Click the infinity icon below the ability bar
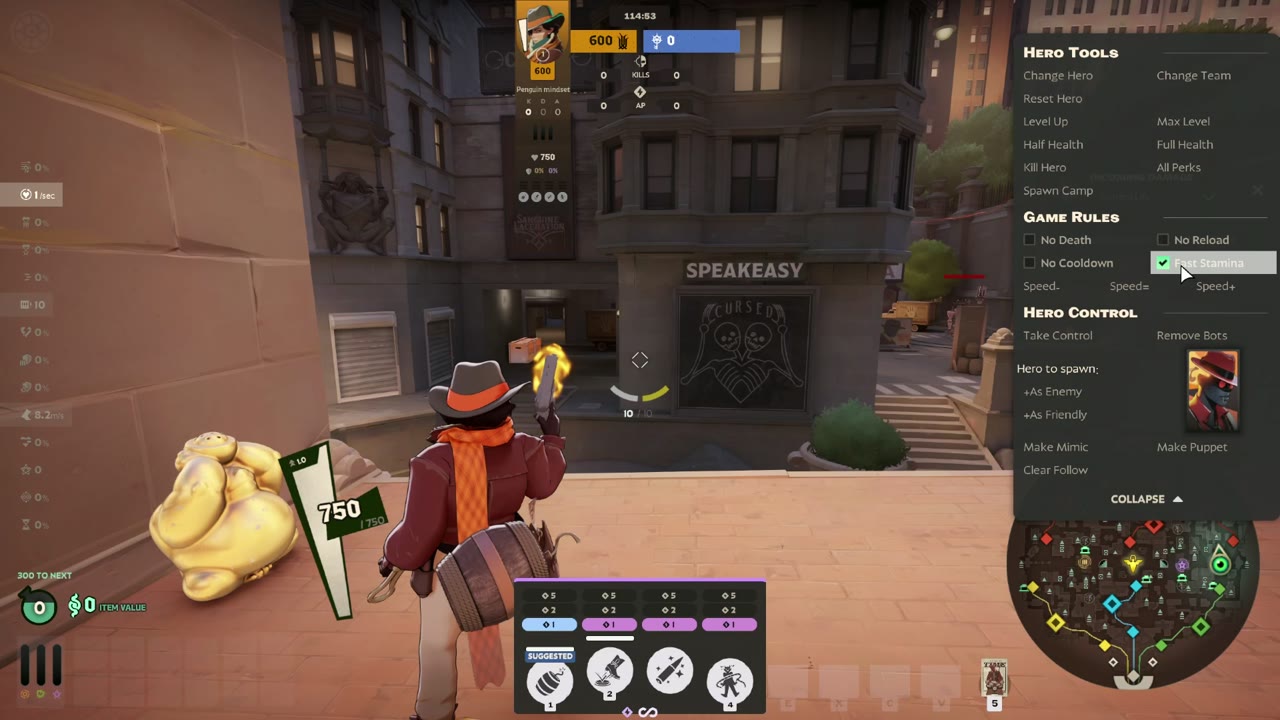Viewport: 1280px width, 720px height. (x=647, y=712)
